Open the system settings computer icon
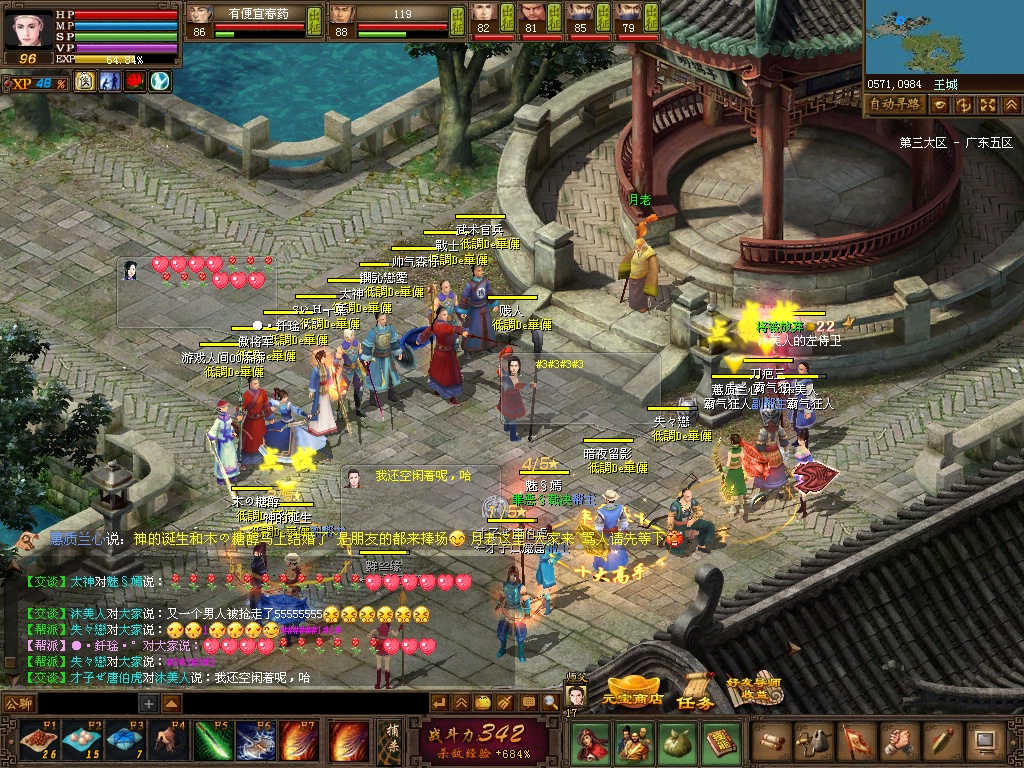The image size is (1024, 768). pos(986,742)
